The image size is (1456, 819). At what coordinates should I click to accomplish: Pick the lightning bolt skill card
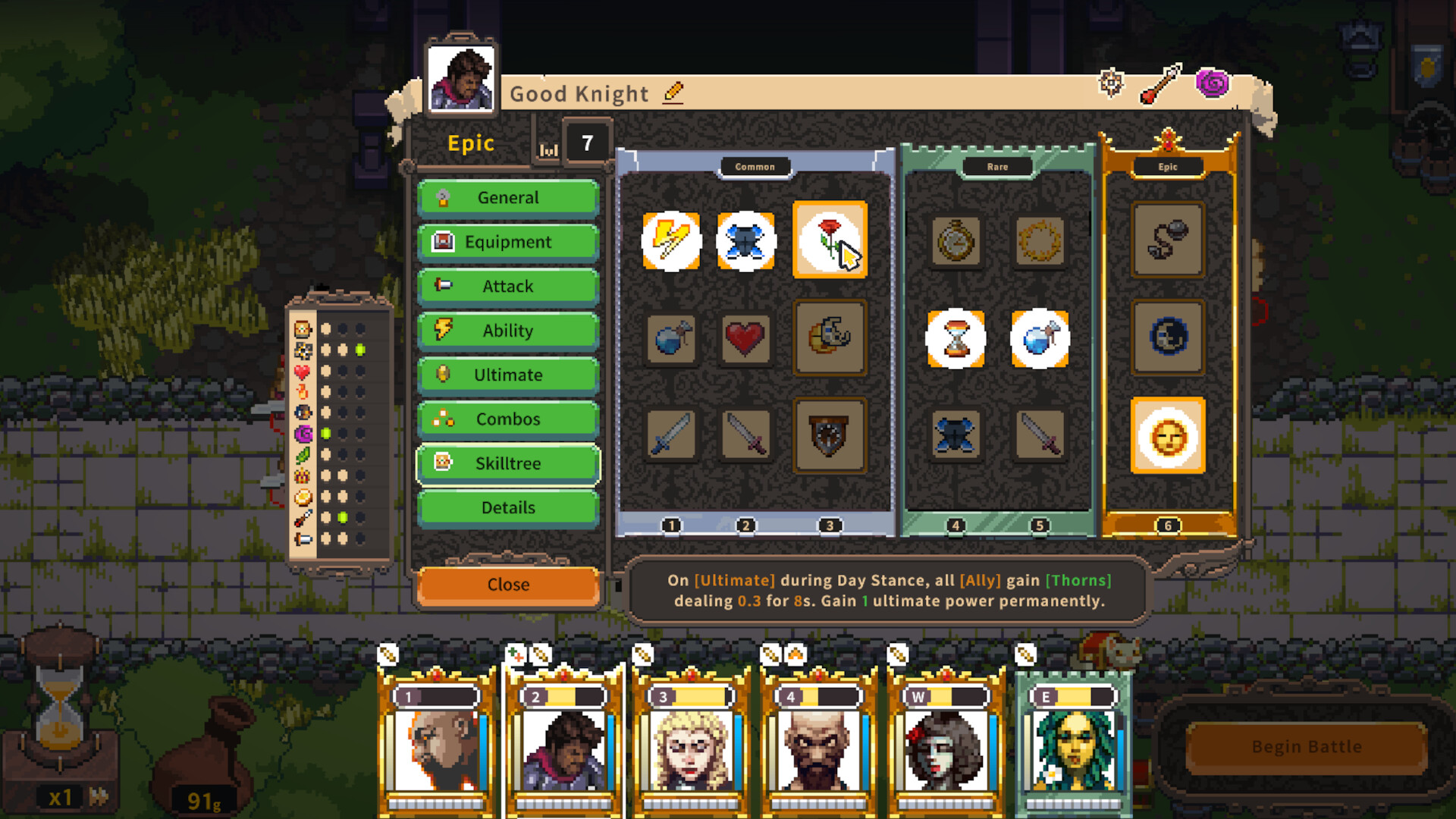click(x=670, y=240)
